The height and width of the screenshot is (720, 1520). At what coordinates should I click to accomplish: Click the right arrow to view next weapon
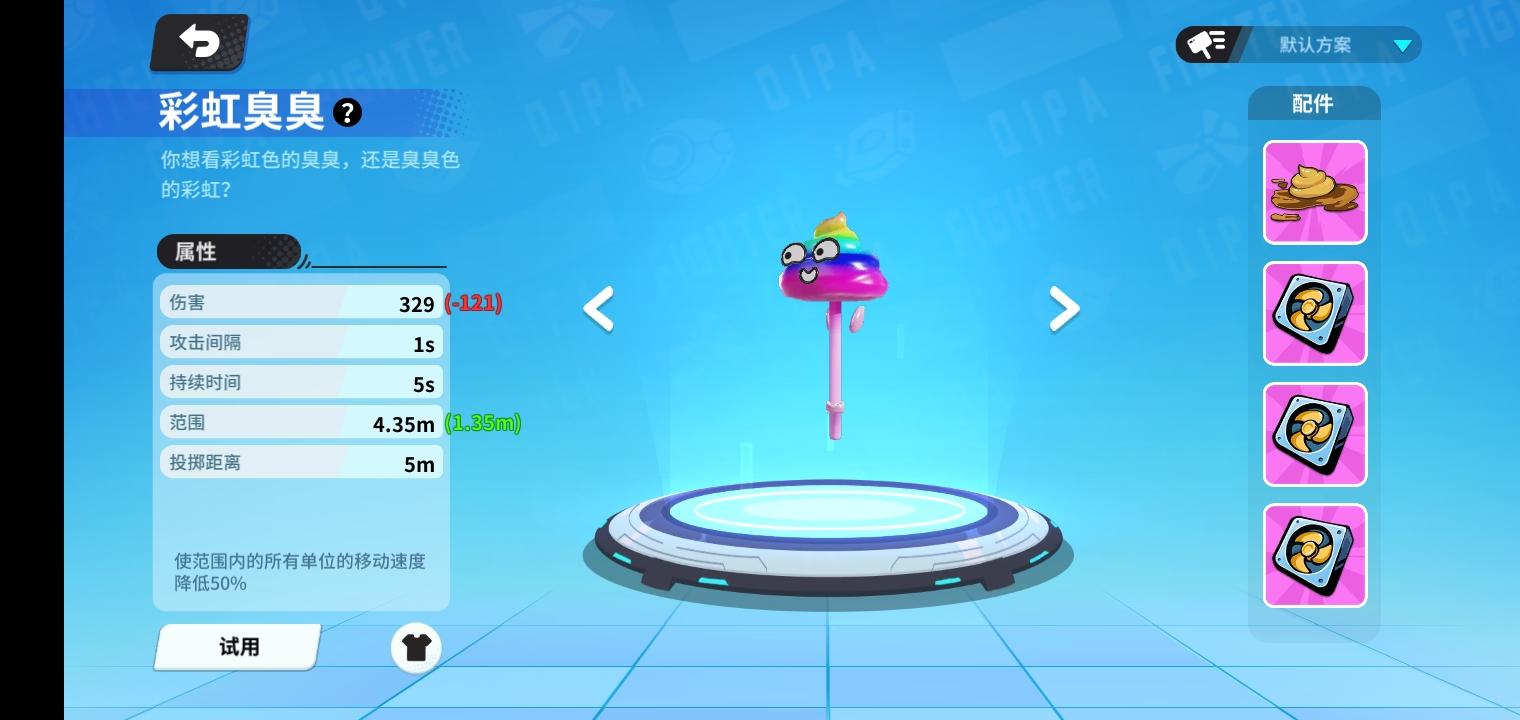[x=1064, y=309]
